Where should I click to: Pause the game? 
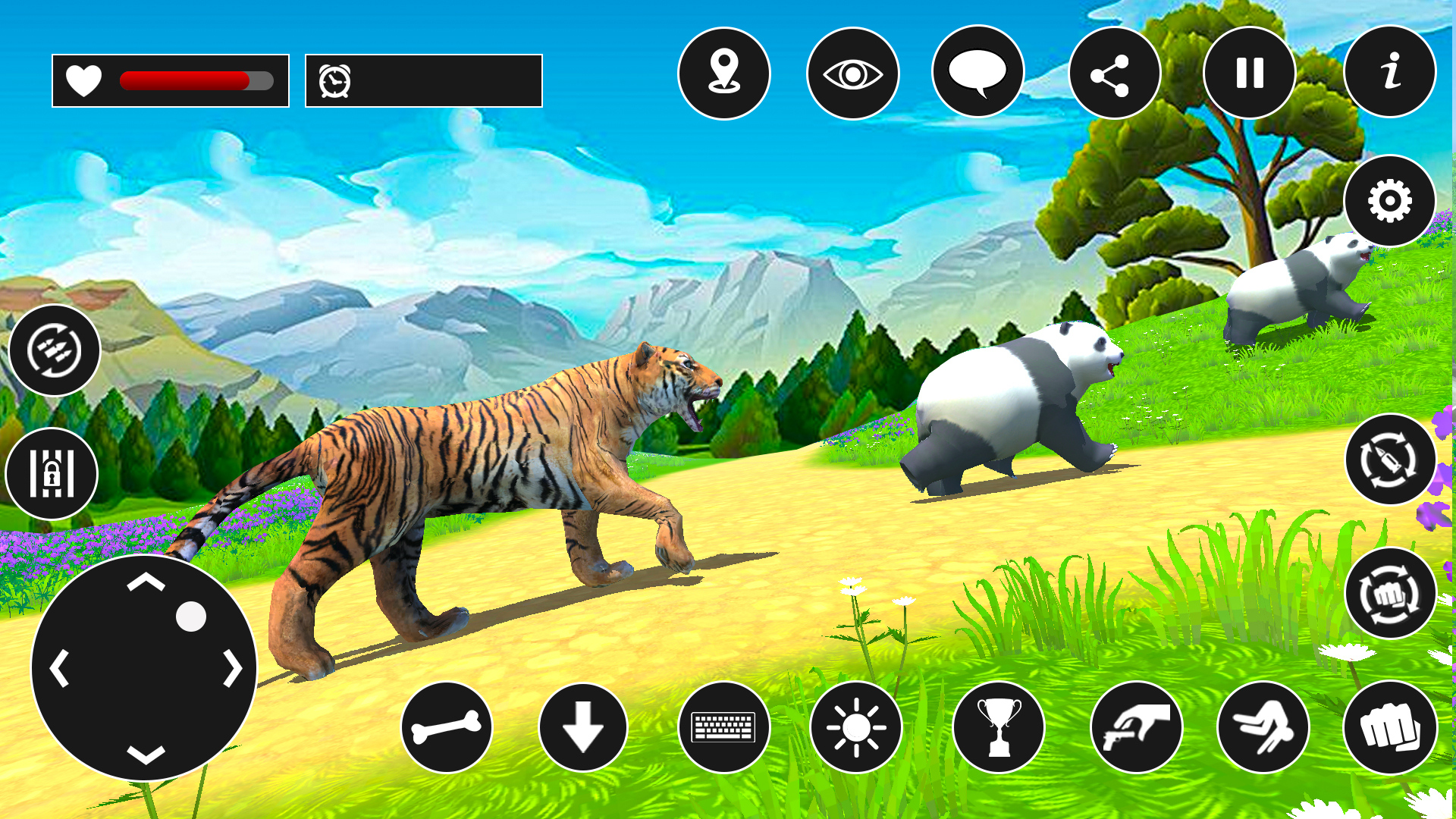tap(1250, 72)
